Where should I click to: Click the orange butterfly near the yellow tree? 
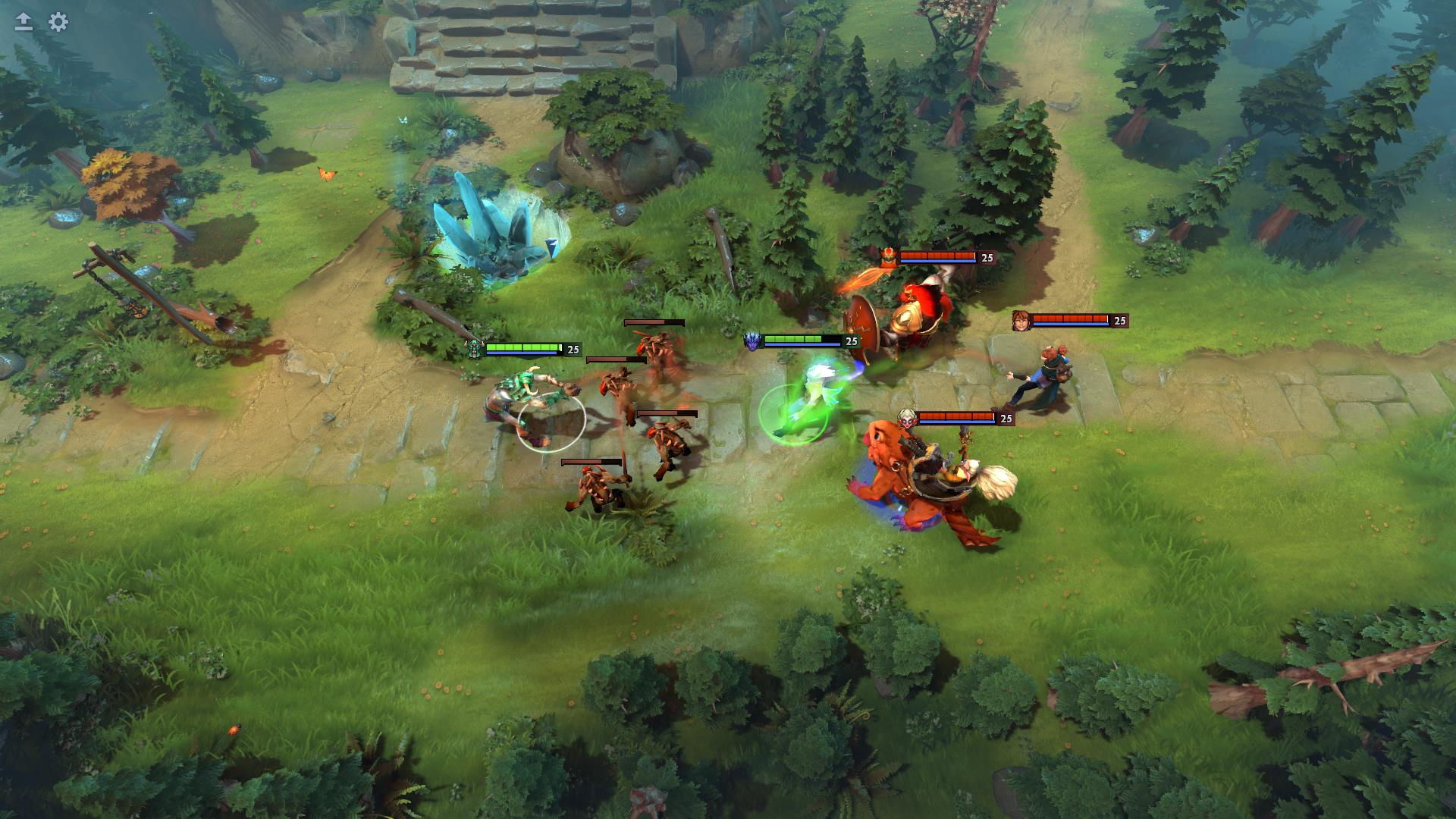coord(326,174)
